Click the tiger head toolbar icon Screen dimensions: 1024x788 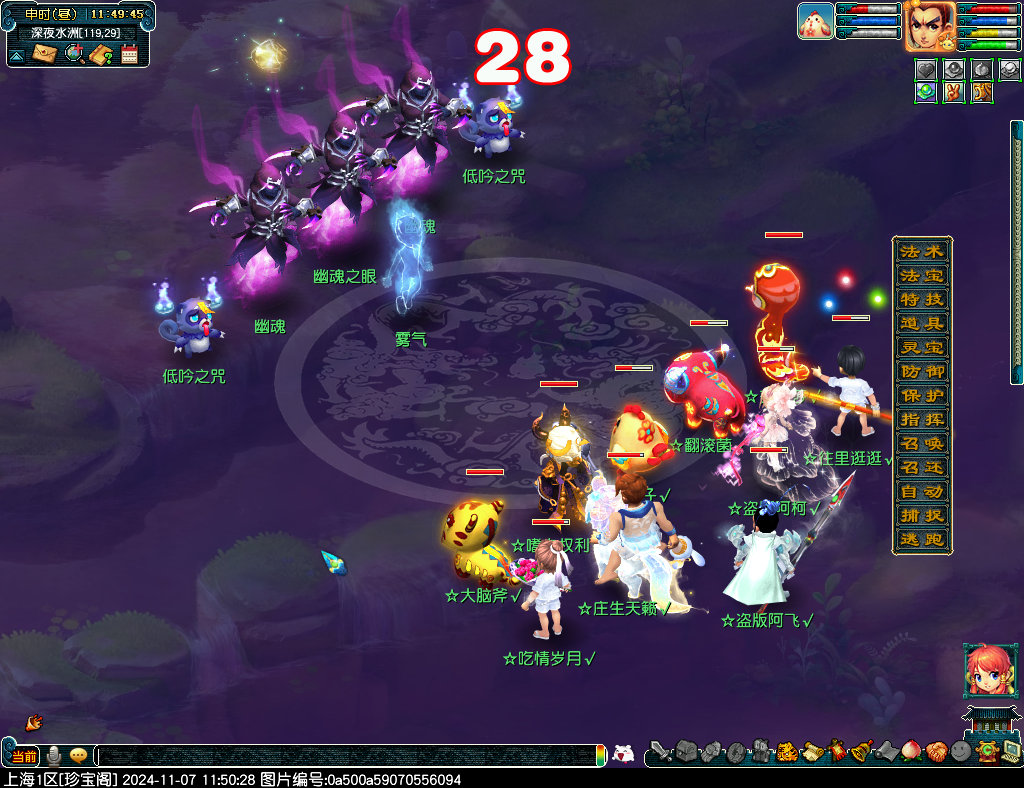[787, 752]
